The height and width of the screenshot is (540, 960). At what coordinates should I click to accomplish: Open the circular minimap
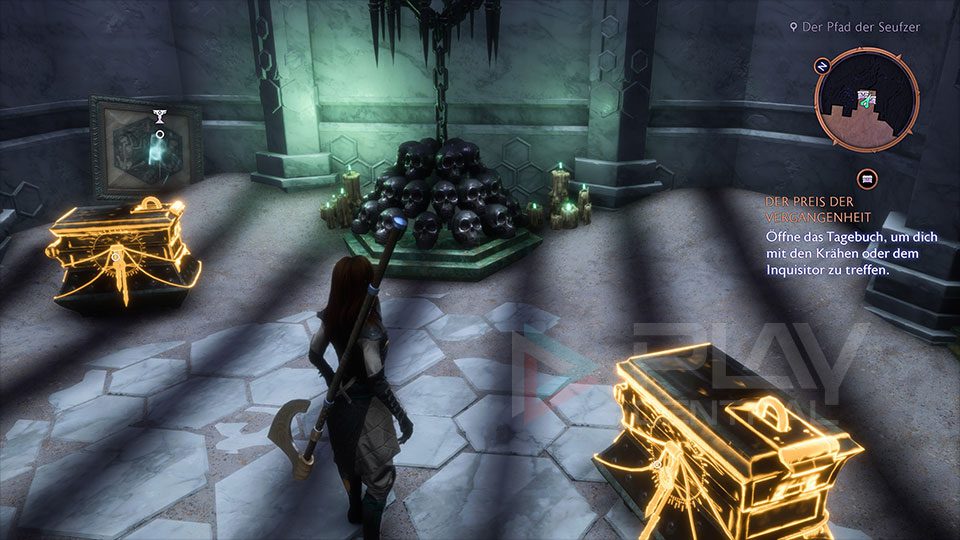866,98
